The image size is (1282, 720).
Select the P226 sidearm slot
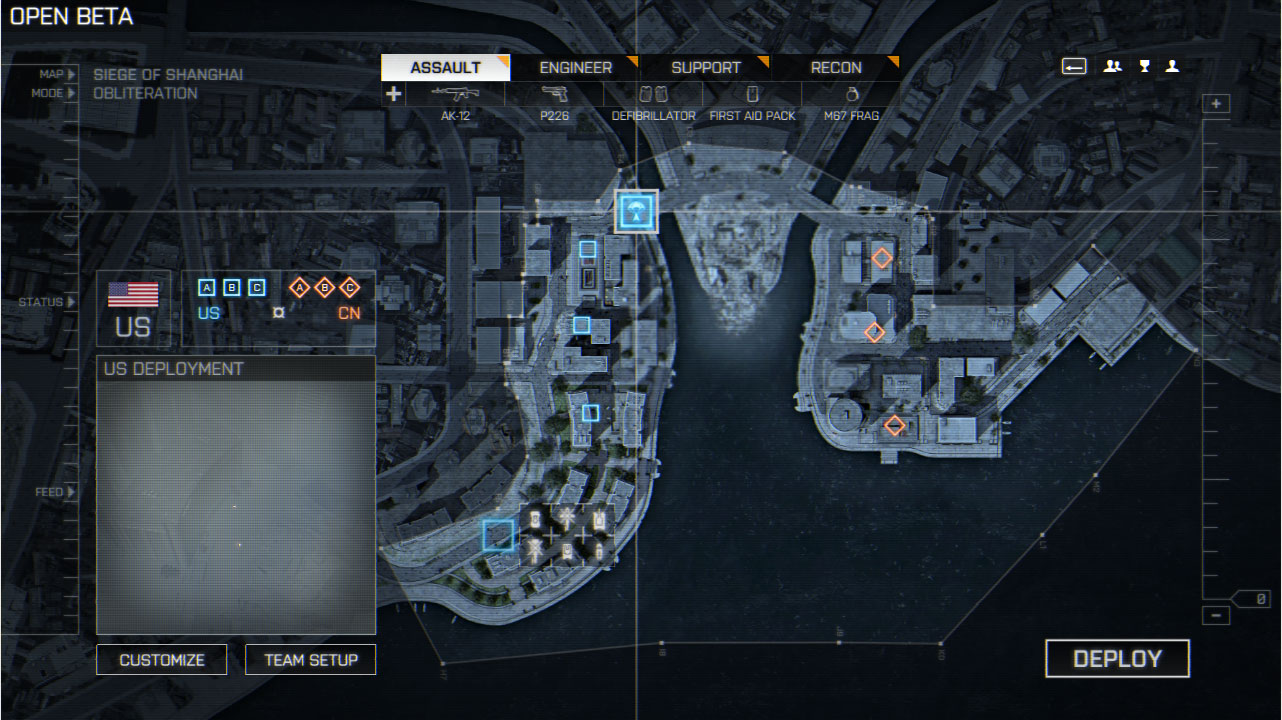tap(554, 102)
